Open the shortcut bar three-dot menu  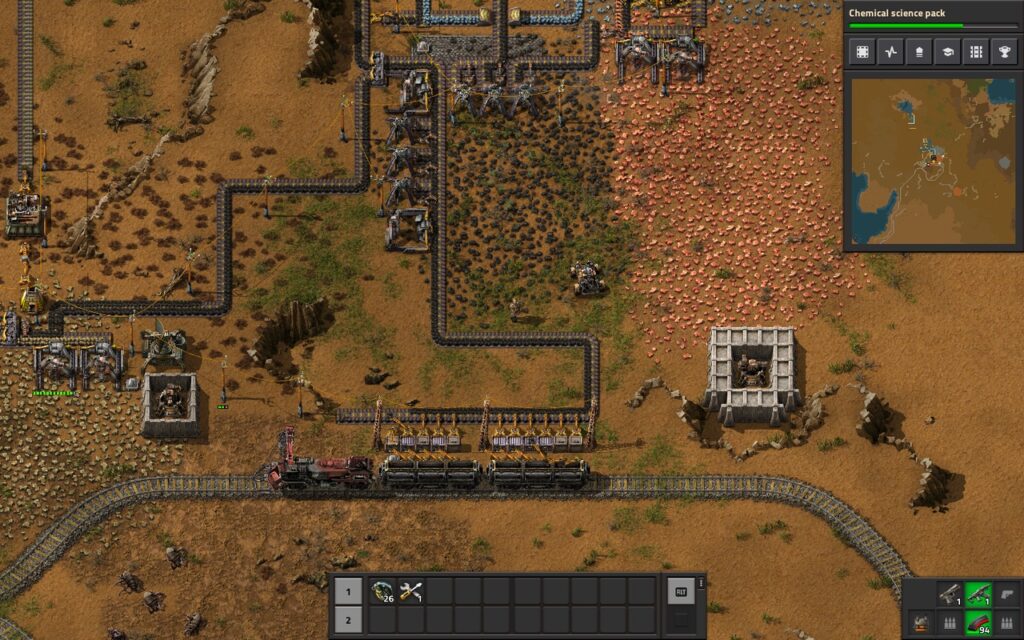[x=701, y=582]
